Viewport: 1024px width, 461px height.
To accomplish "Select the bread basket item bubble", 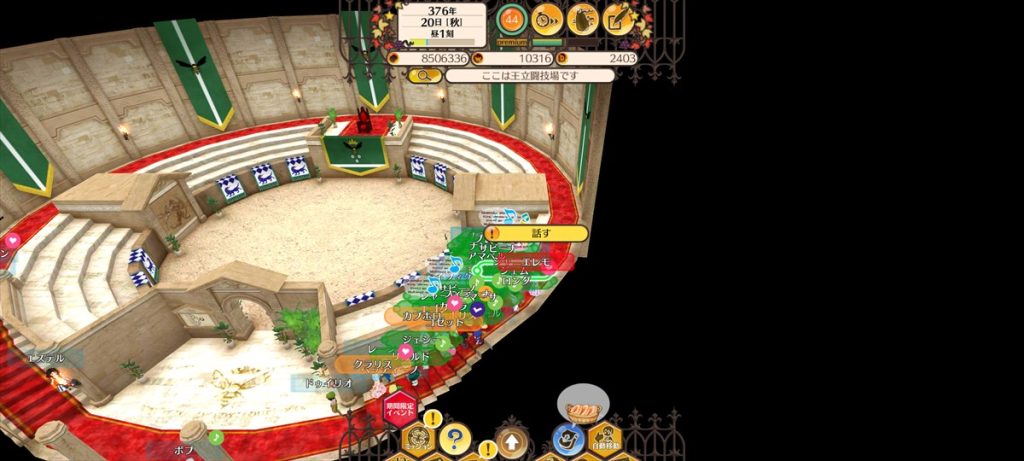I will click(583, 408).
